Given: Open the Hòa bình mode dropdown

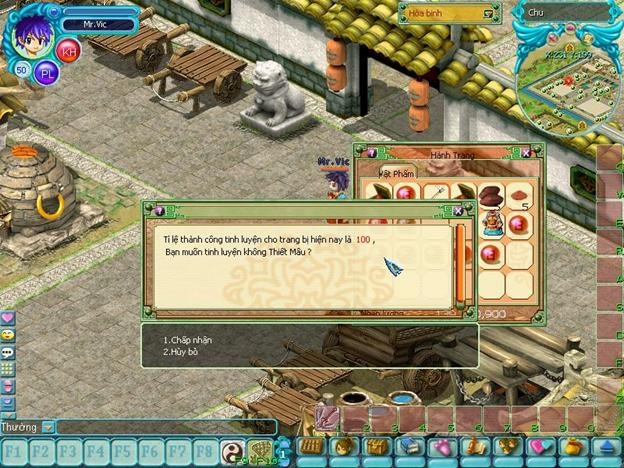Looking at the screenshot, I should (x=489, y=14).
